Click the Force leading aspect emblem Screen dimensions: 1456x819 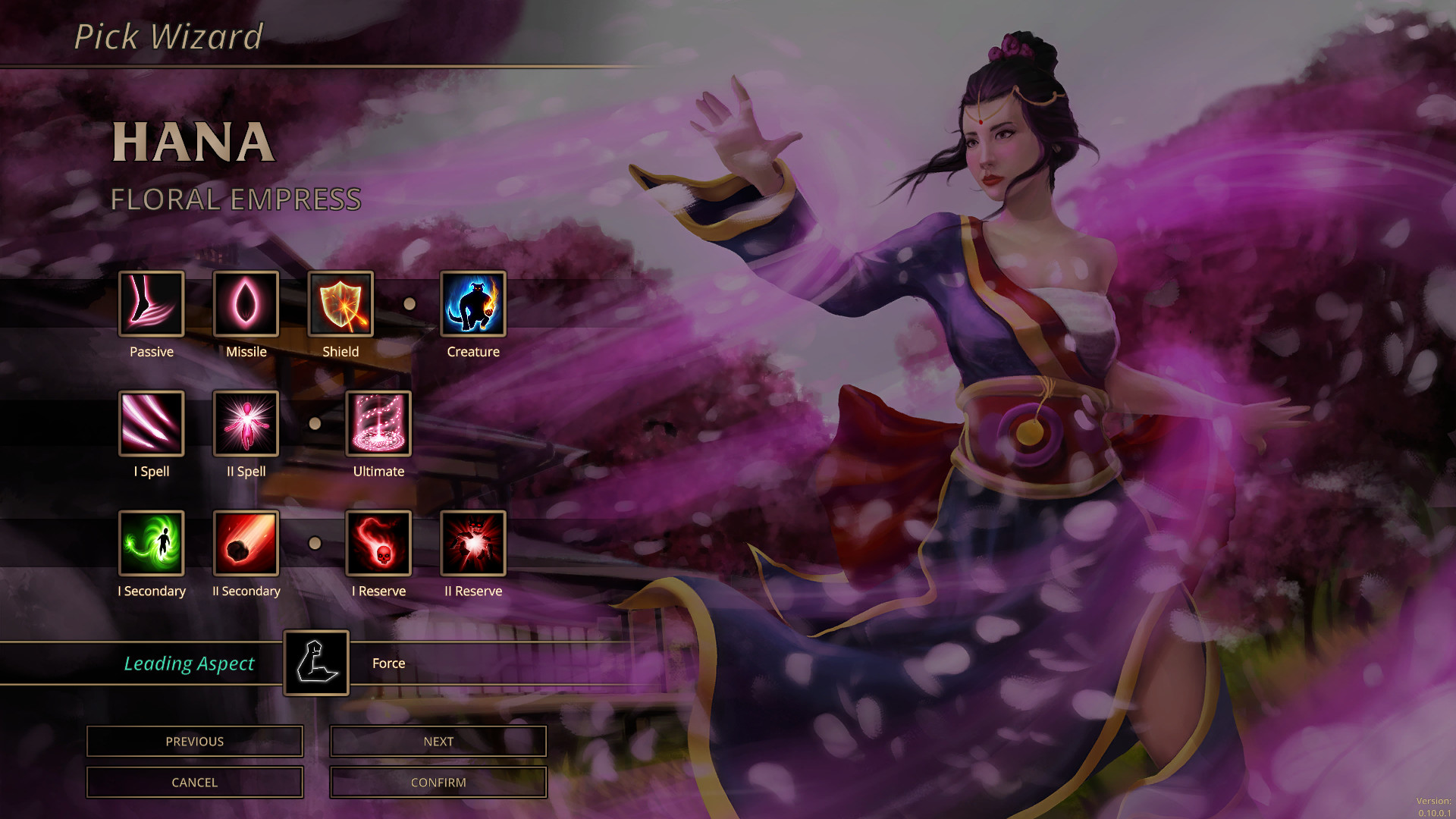pyautogui.click(x=316, y=663)
